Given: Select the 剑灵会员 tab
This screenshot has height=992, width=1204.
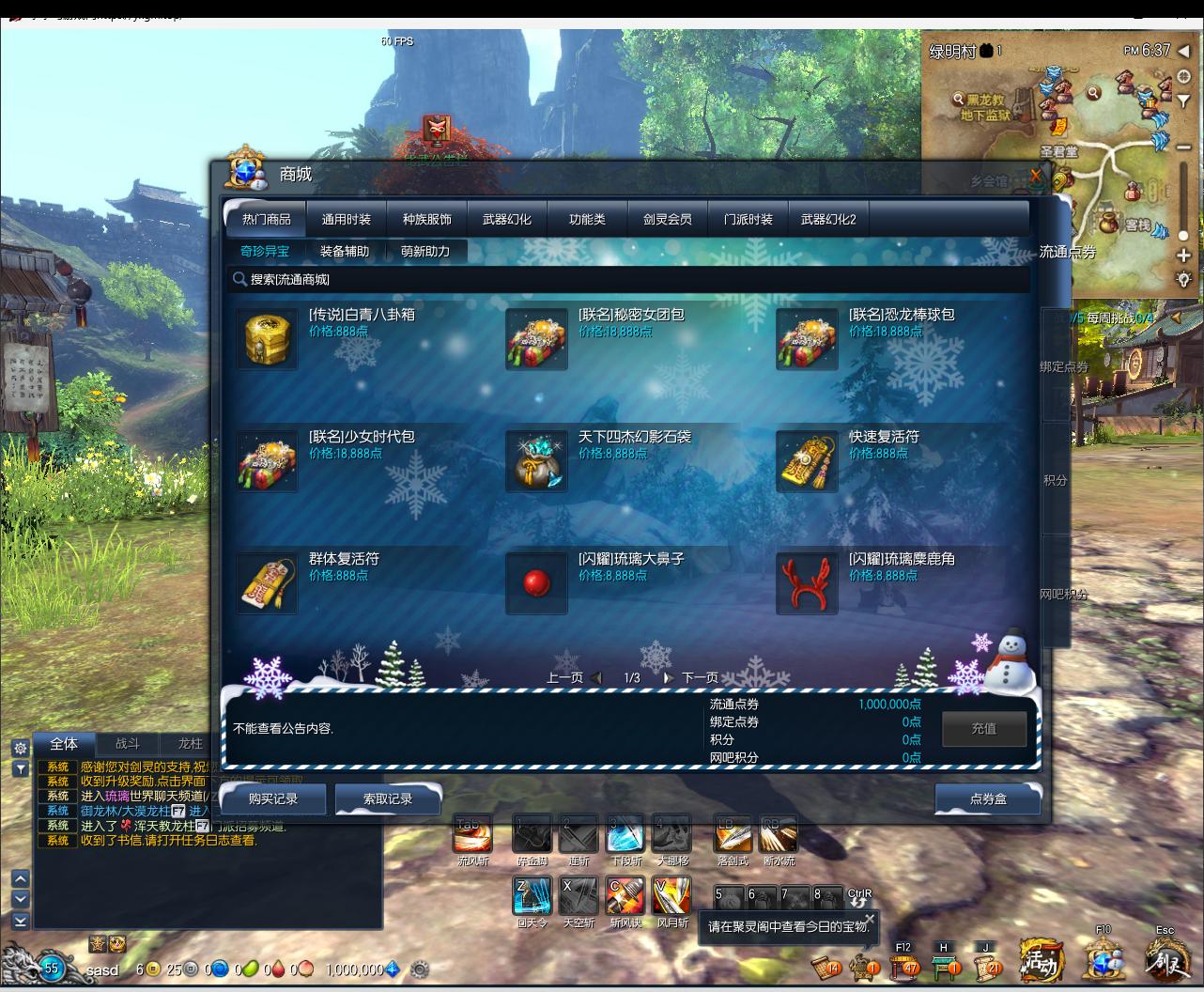Looking at the screenshot, I should click(x=667, y=220).
